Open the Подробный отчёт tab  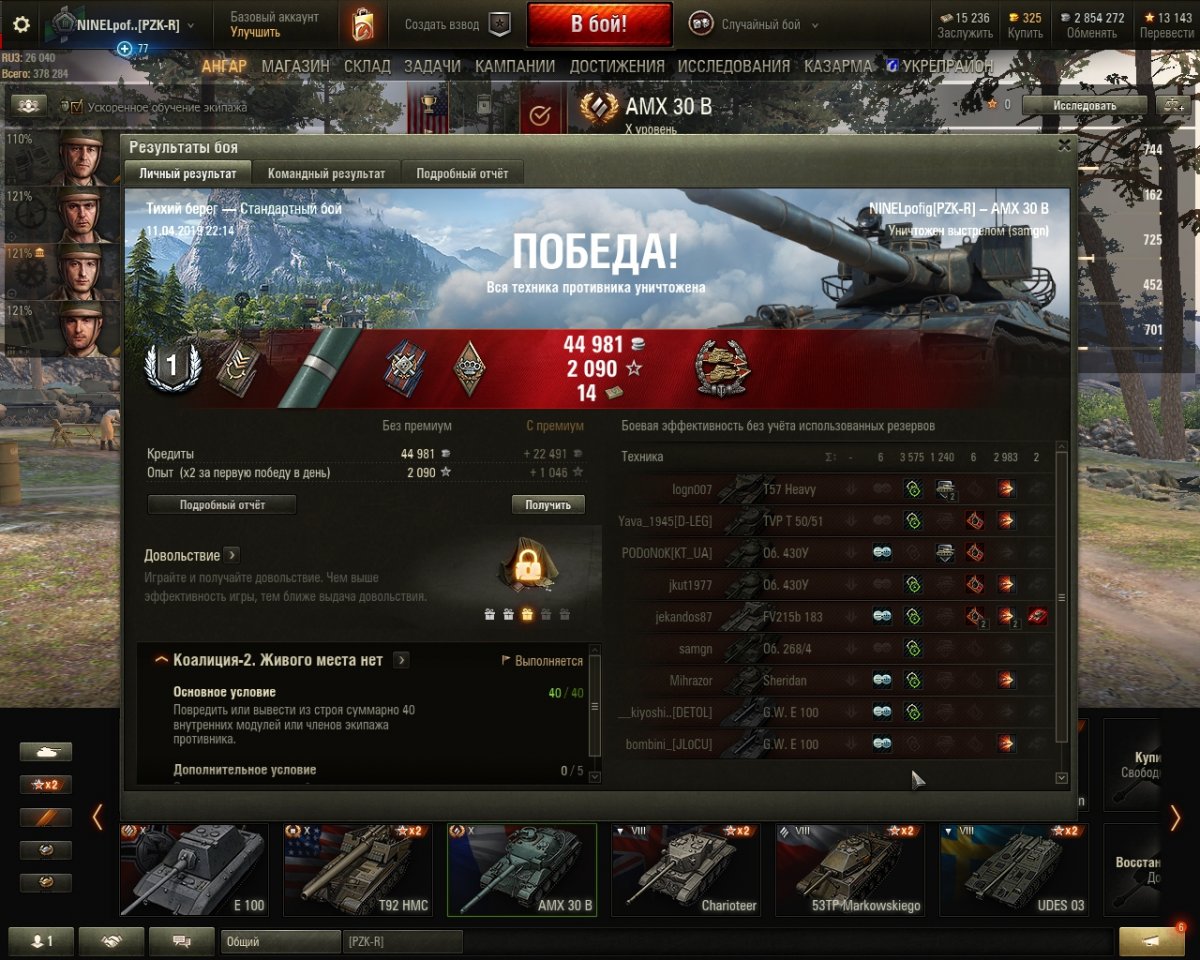462,173
